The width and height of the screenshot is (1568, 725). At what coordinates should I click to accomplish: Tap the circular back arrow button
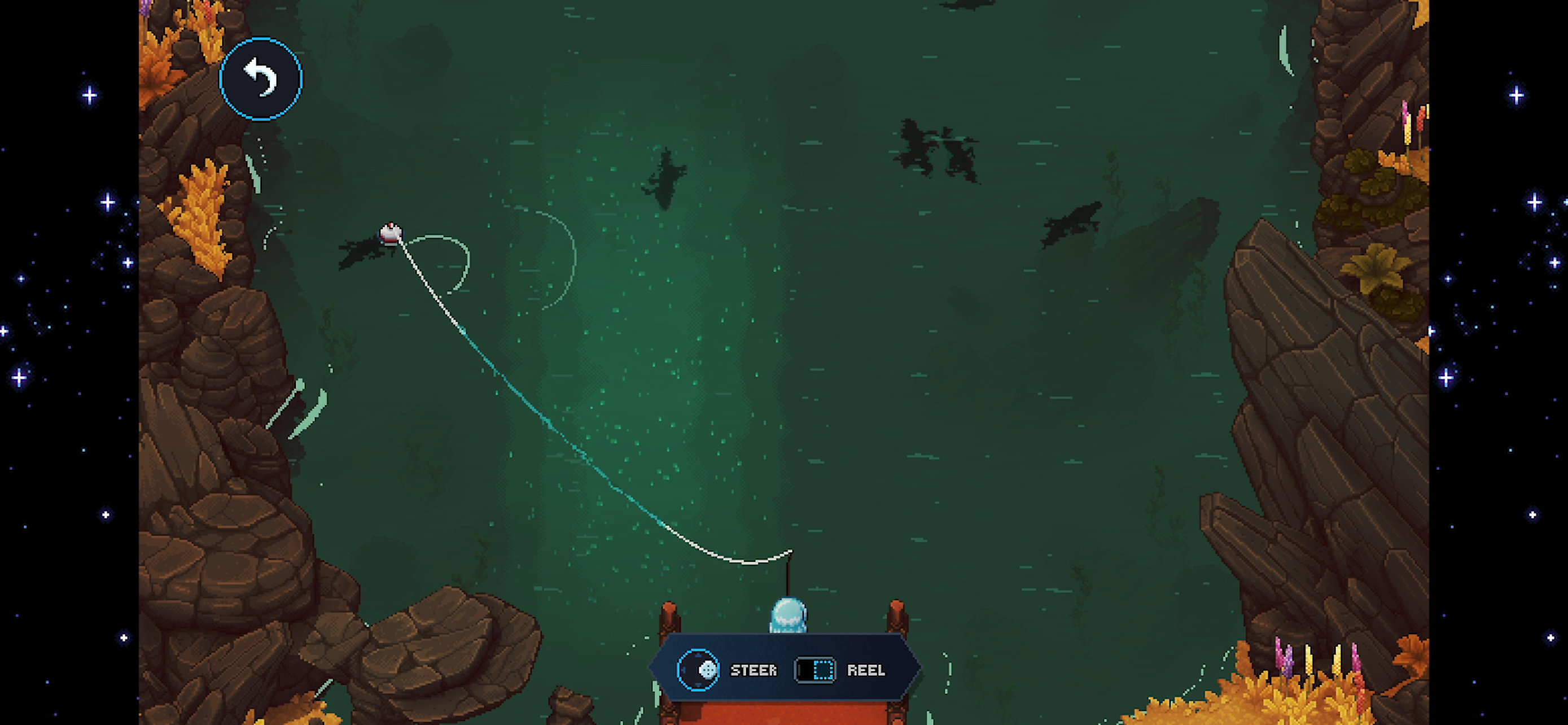pos(261,78)
